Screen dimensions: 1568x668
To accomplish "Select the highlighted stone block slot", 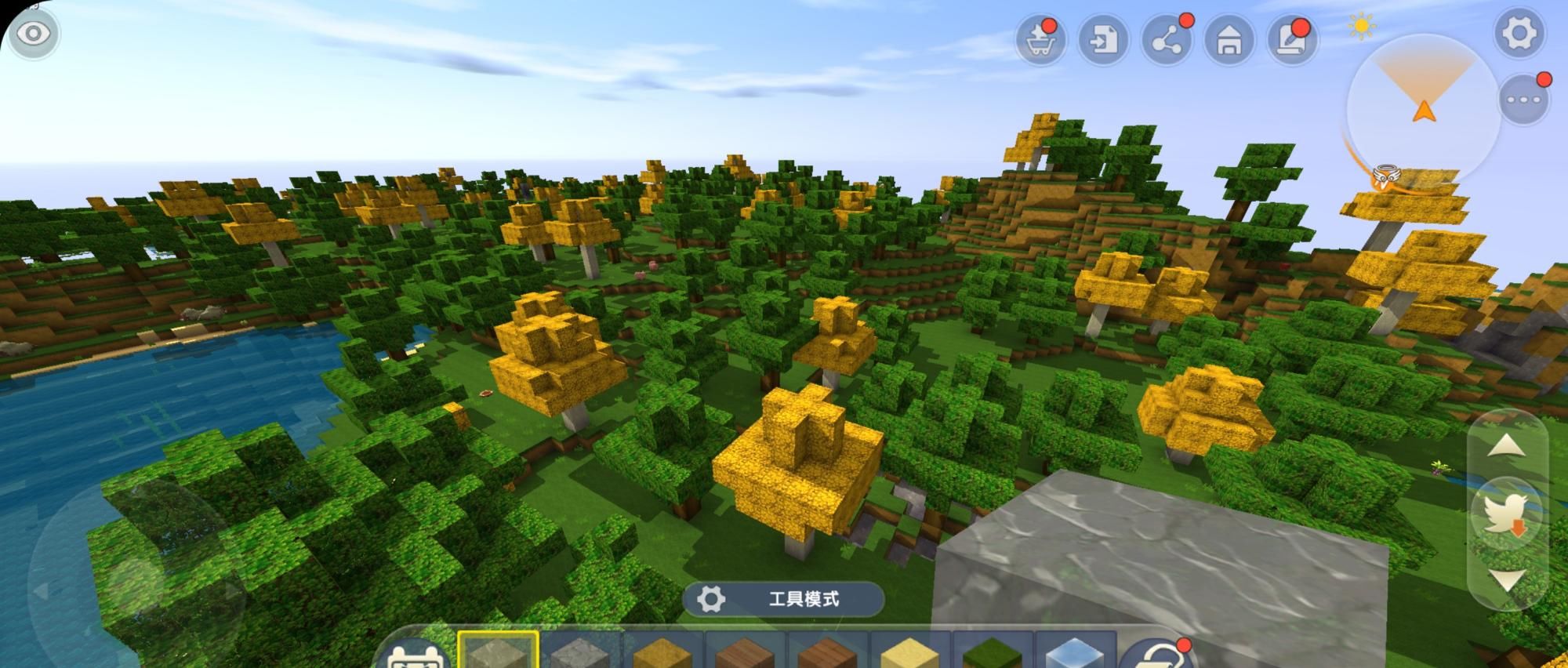I will (498, 651).
